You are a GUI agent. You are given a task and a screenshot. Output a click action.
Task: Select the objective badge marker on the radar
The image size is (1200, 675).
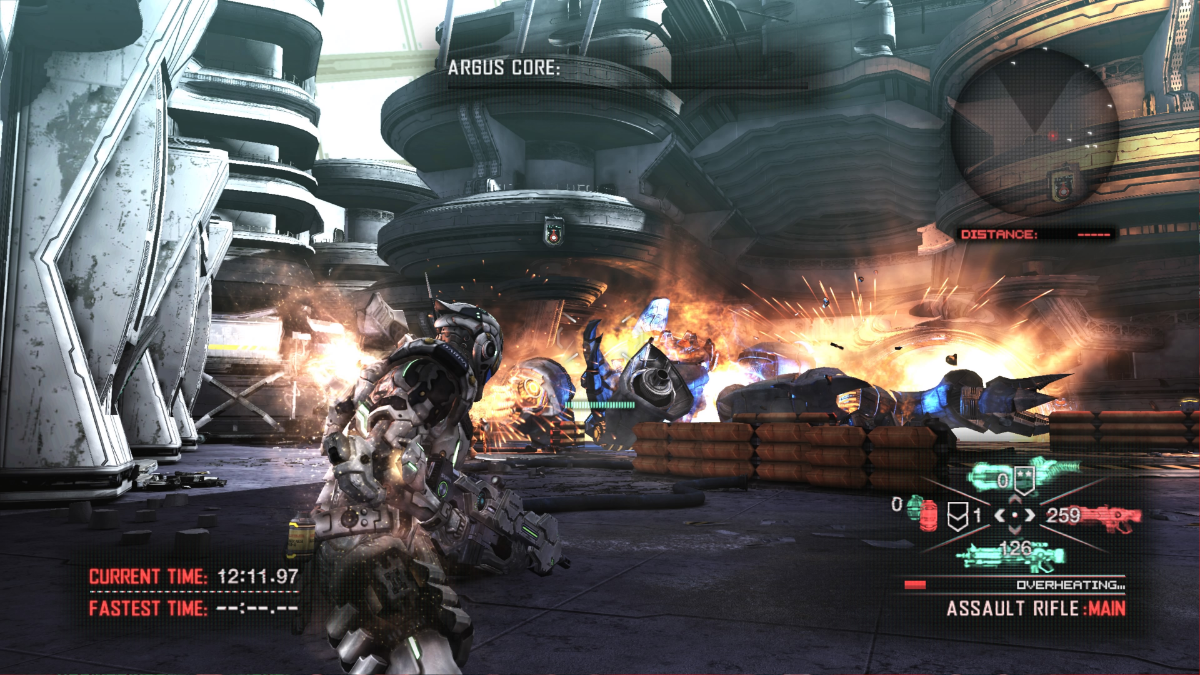[1062, 183]
